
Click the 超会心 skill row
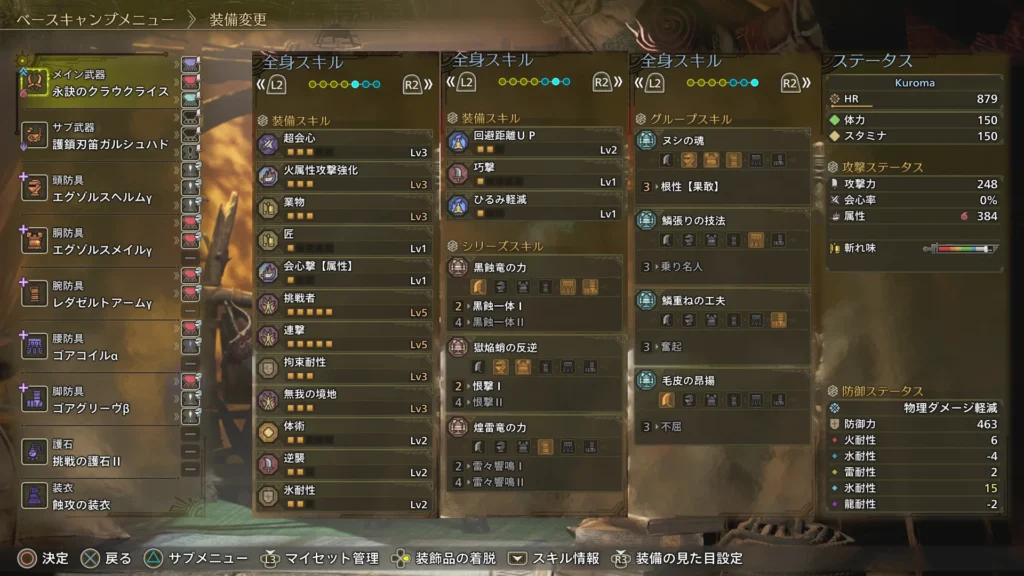pyautogui.click(x=345, y=144)
